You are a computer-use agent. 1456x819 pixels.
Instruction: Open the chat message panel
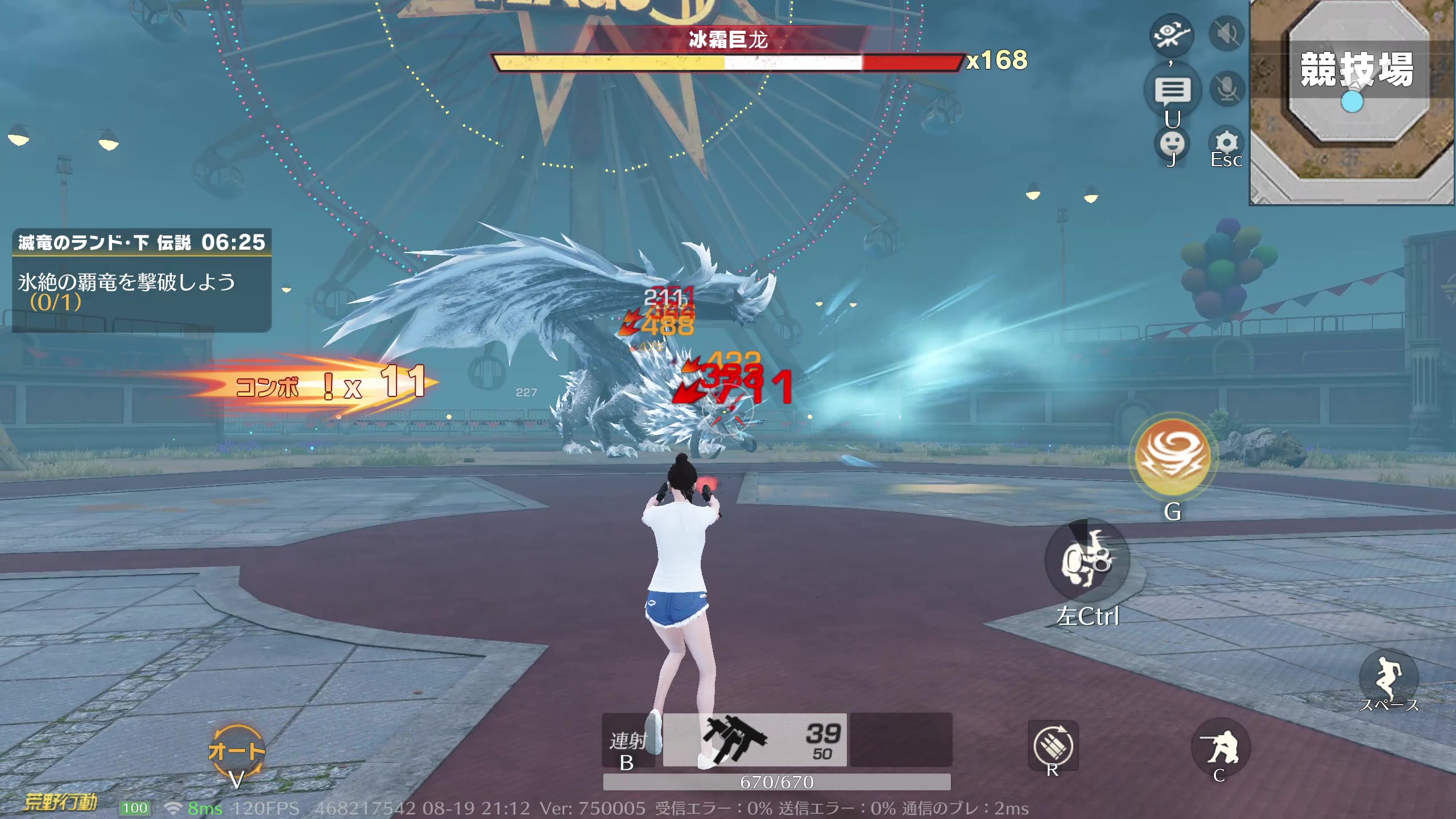1172,90
